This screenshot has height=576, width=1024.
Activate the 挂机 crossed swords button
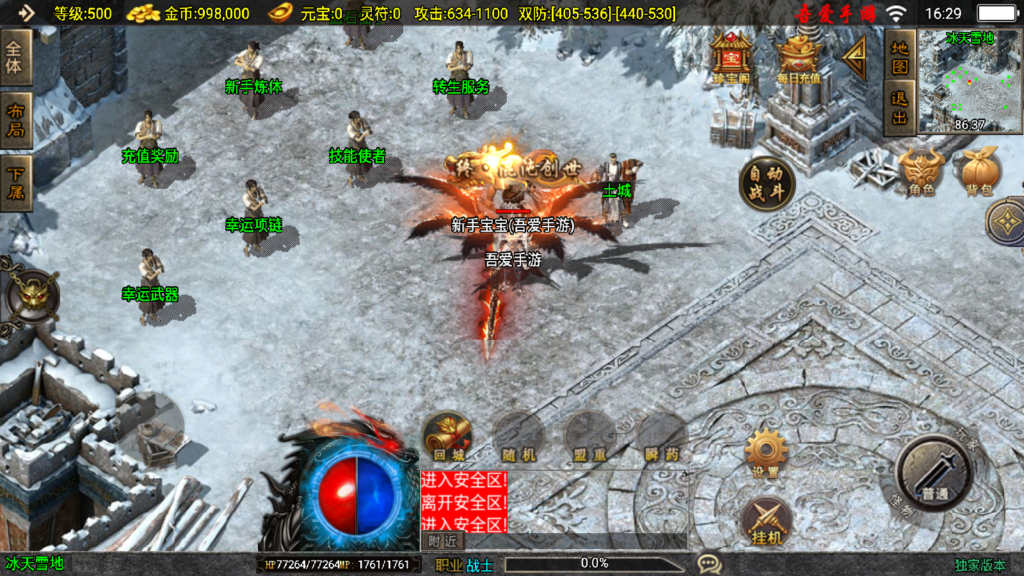(767, 522)
